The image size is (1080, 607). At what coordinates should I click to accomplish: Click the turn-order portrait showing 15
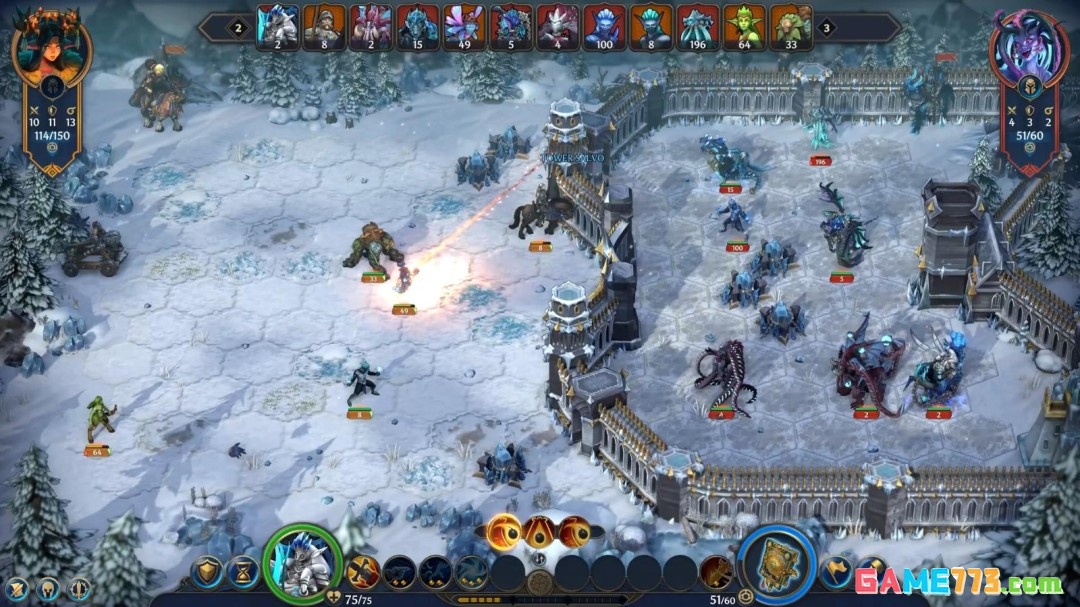416,27
